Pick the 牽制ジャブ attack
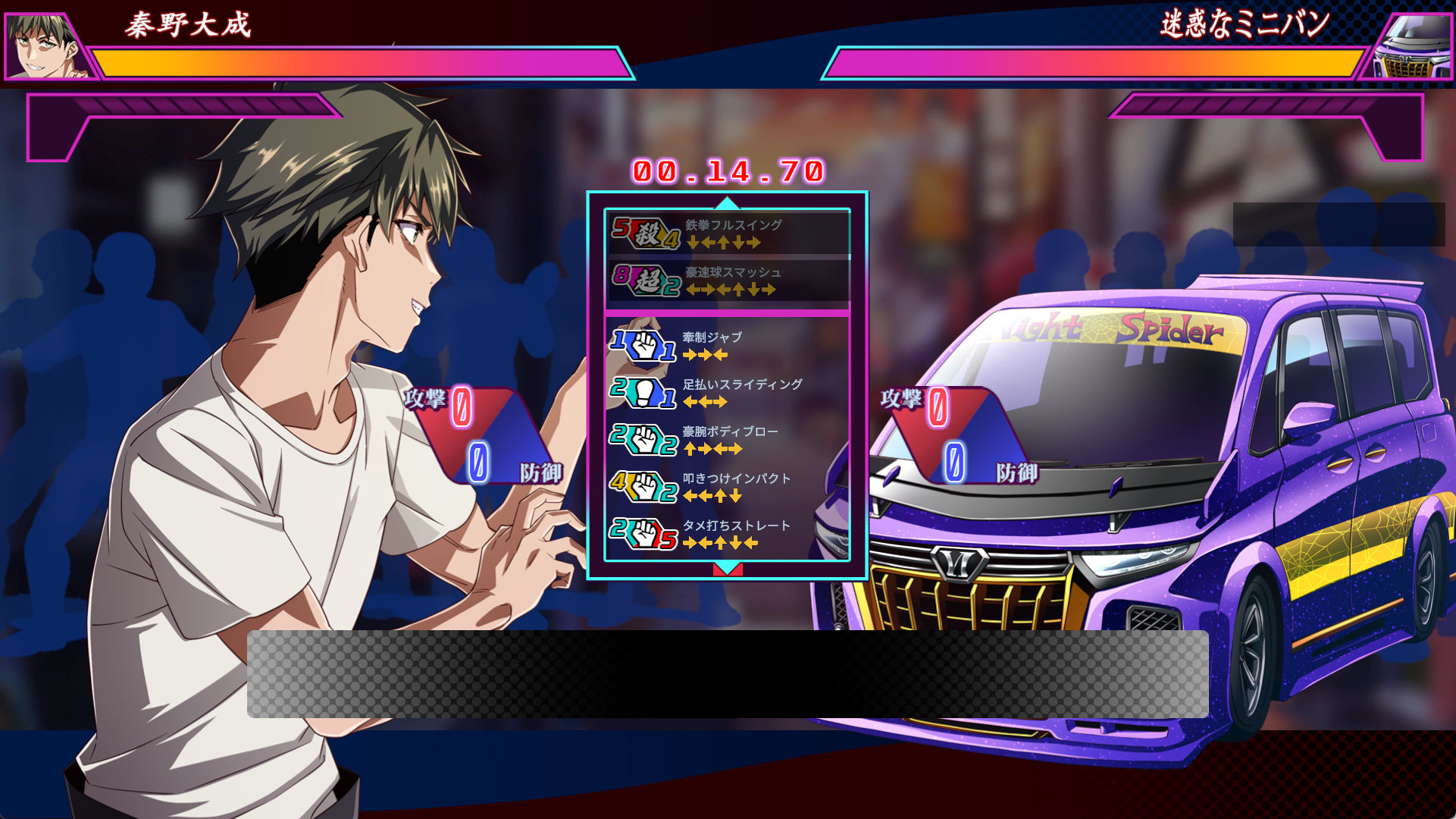The width and height of the screenshot is (1456, 819). pyautogui.click(x=726, y=345)
